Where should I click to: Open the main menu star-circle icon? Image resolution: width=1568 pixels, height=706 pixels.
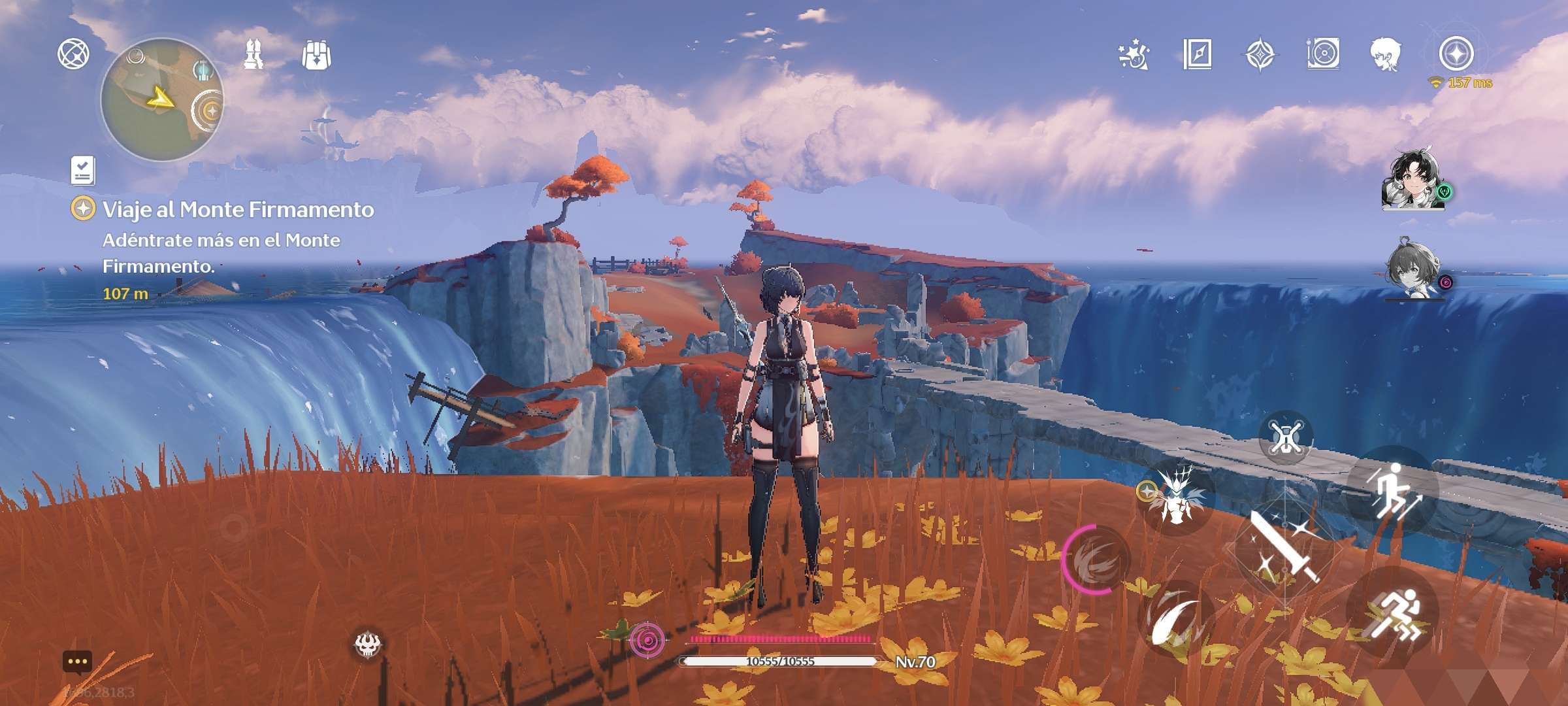click(1456, 54)
